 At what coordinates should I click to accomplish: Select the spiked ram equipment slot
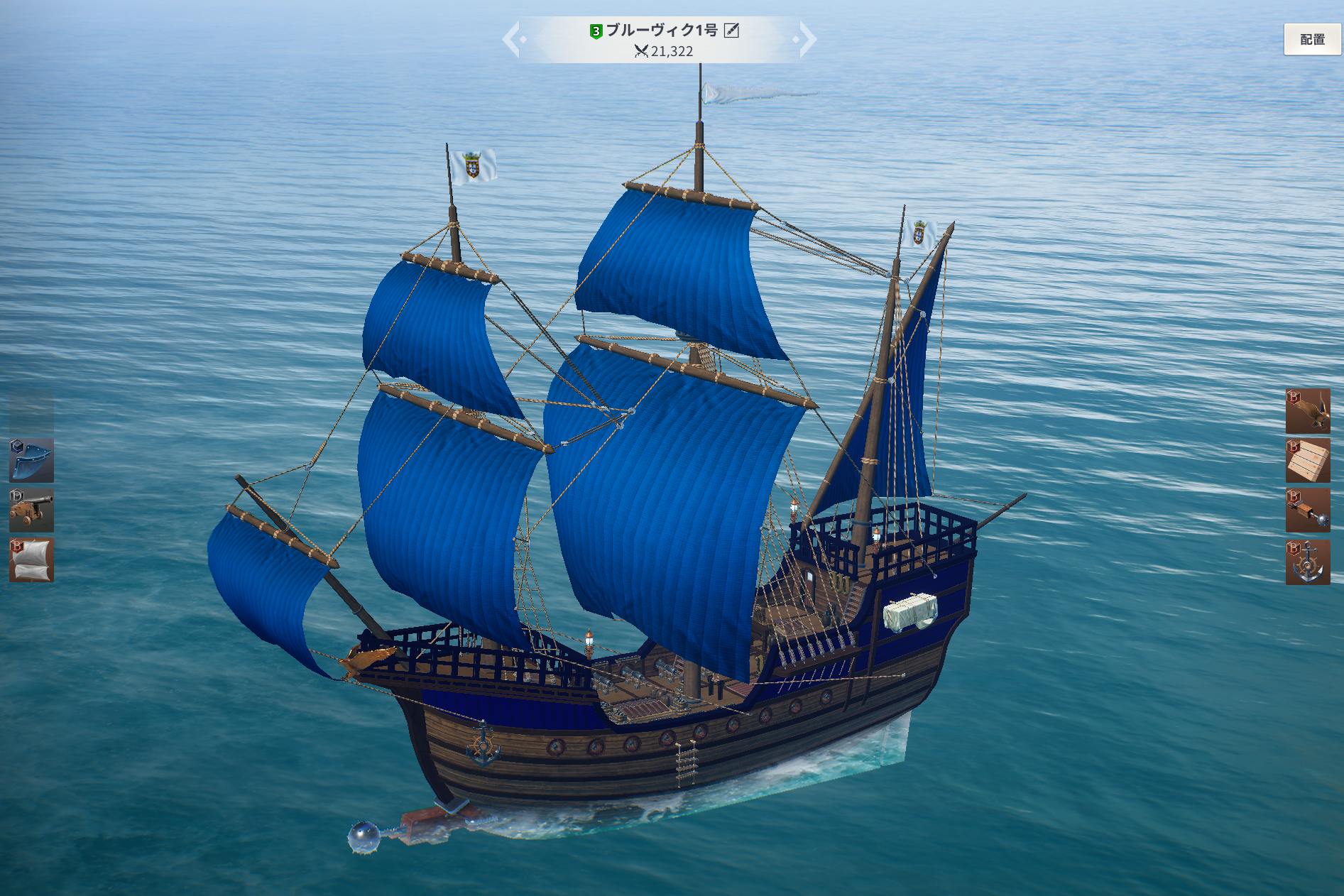click(x=1307, y=510)
